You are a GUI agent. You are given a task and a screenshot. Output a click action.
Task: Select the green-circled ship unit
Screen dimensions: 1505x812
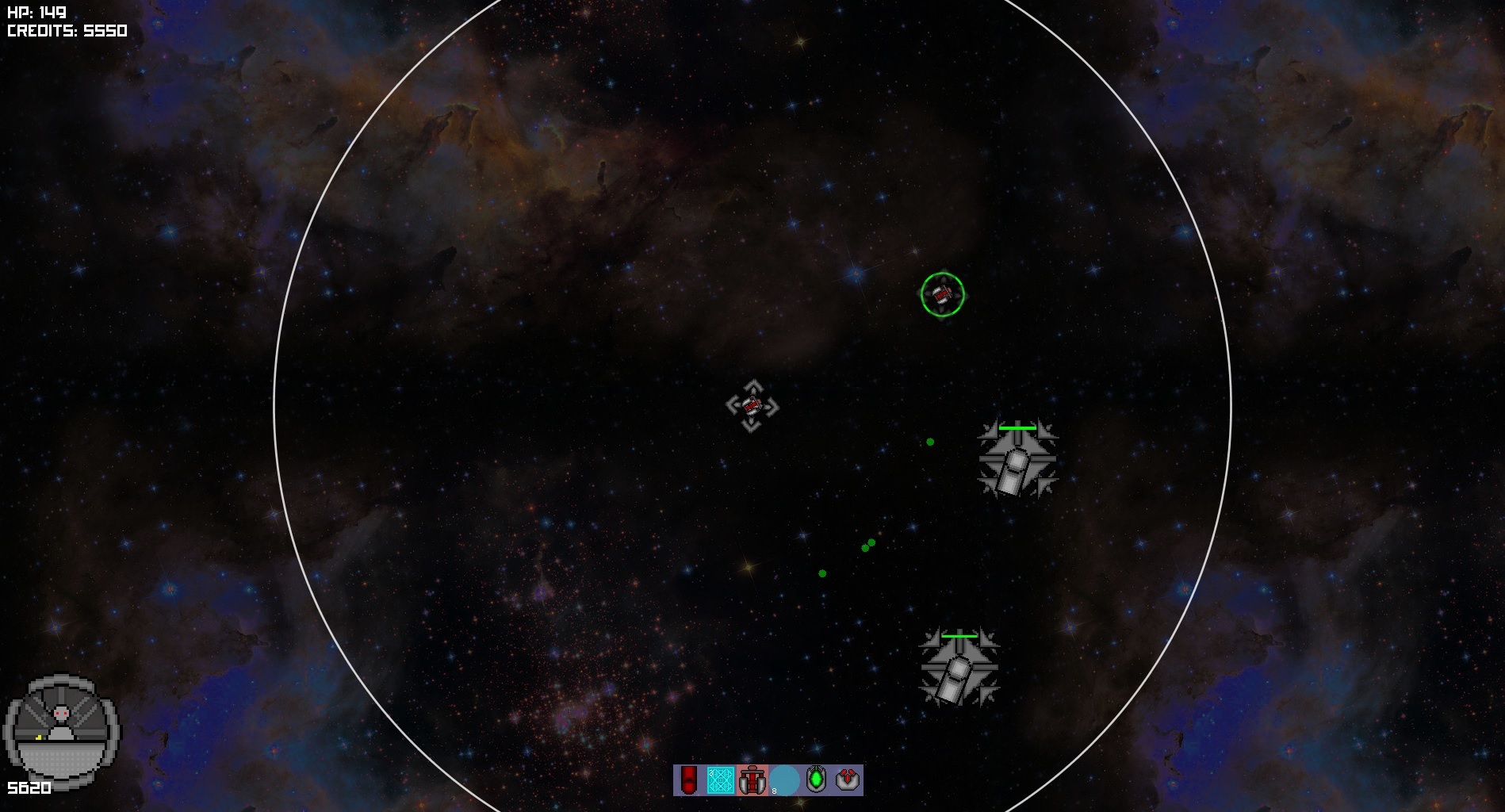[942, 294]
